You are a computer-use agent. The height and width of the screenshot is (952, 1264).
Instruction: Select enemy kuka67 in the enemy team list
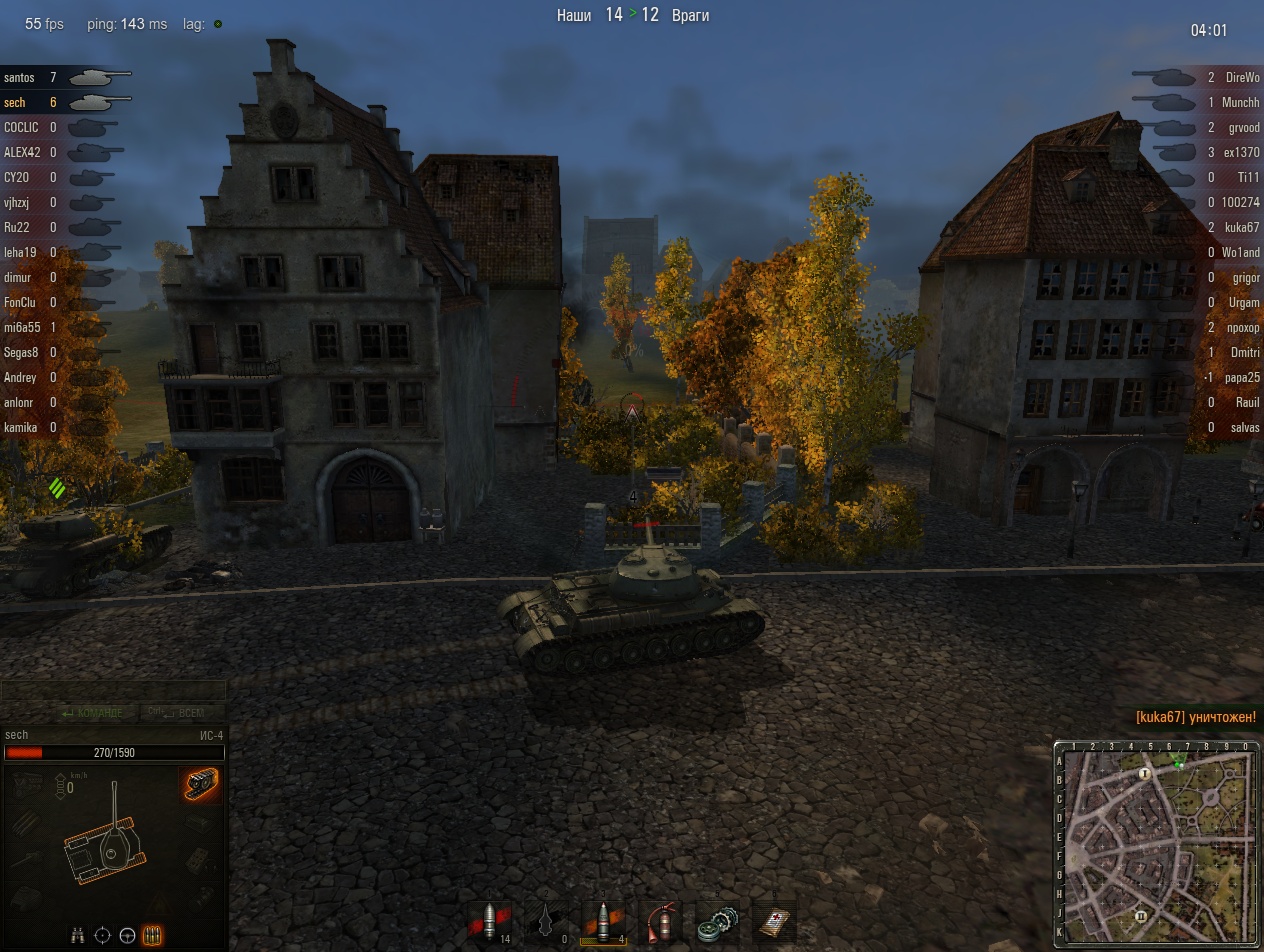pos(1240,227)
